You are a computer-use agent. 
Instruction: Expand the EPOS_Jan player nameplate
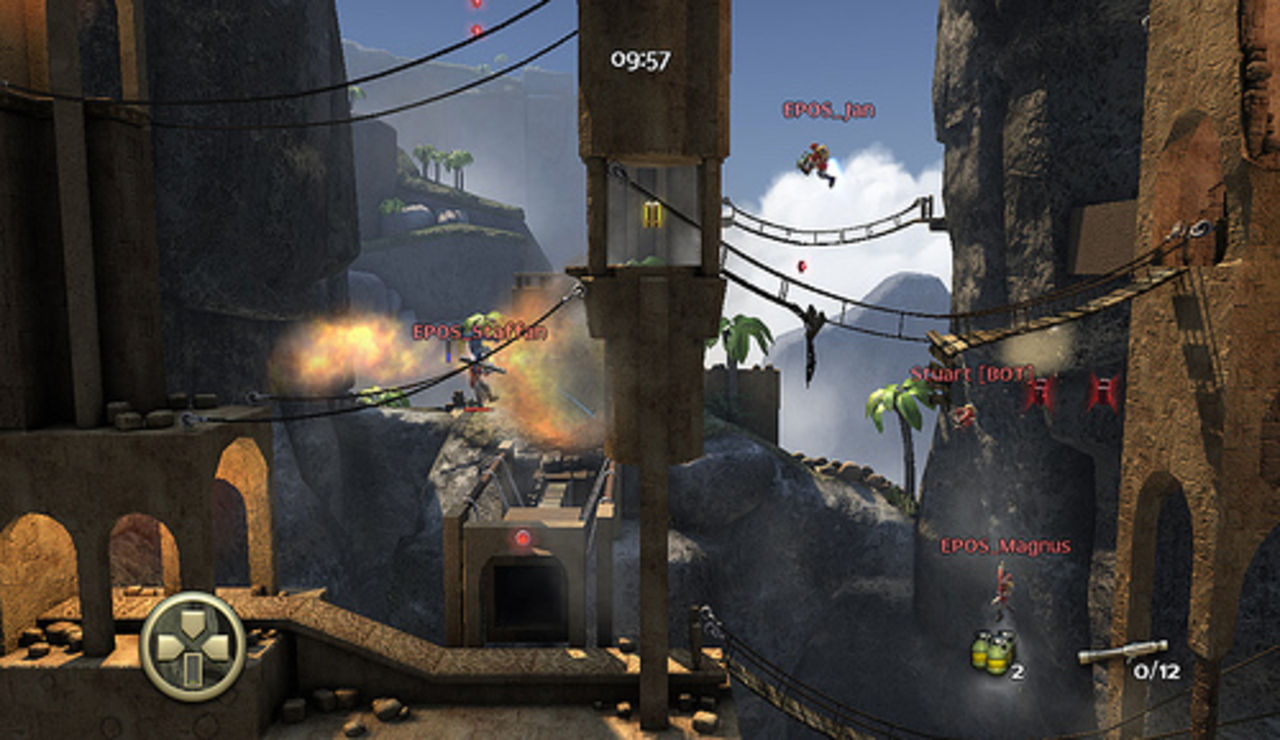(831, 110)
